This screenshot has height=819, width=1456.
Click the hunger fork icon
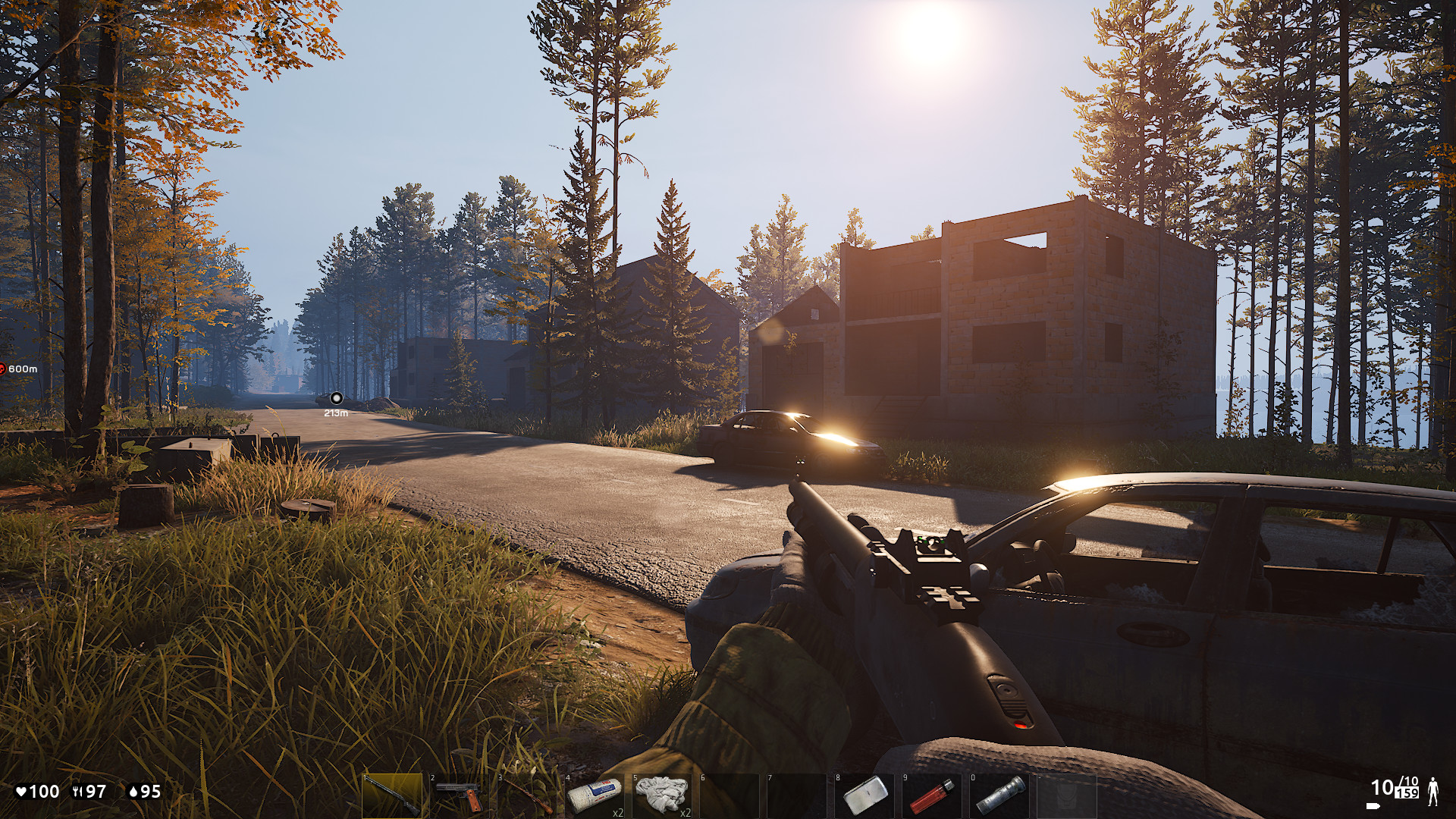pyautogui.click(x=78, y=790)
